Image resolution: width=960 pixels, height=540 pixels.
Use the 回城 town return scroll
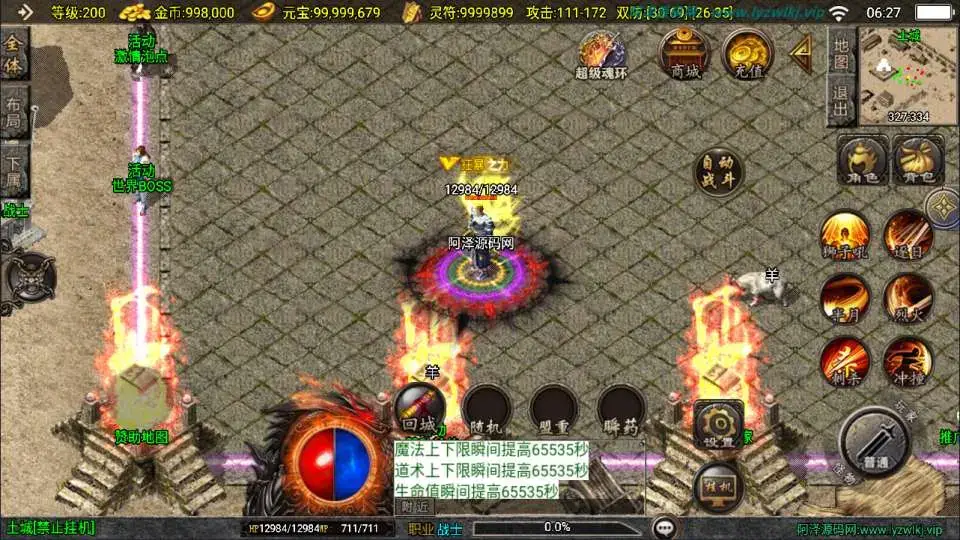point(420,408)
